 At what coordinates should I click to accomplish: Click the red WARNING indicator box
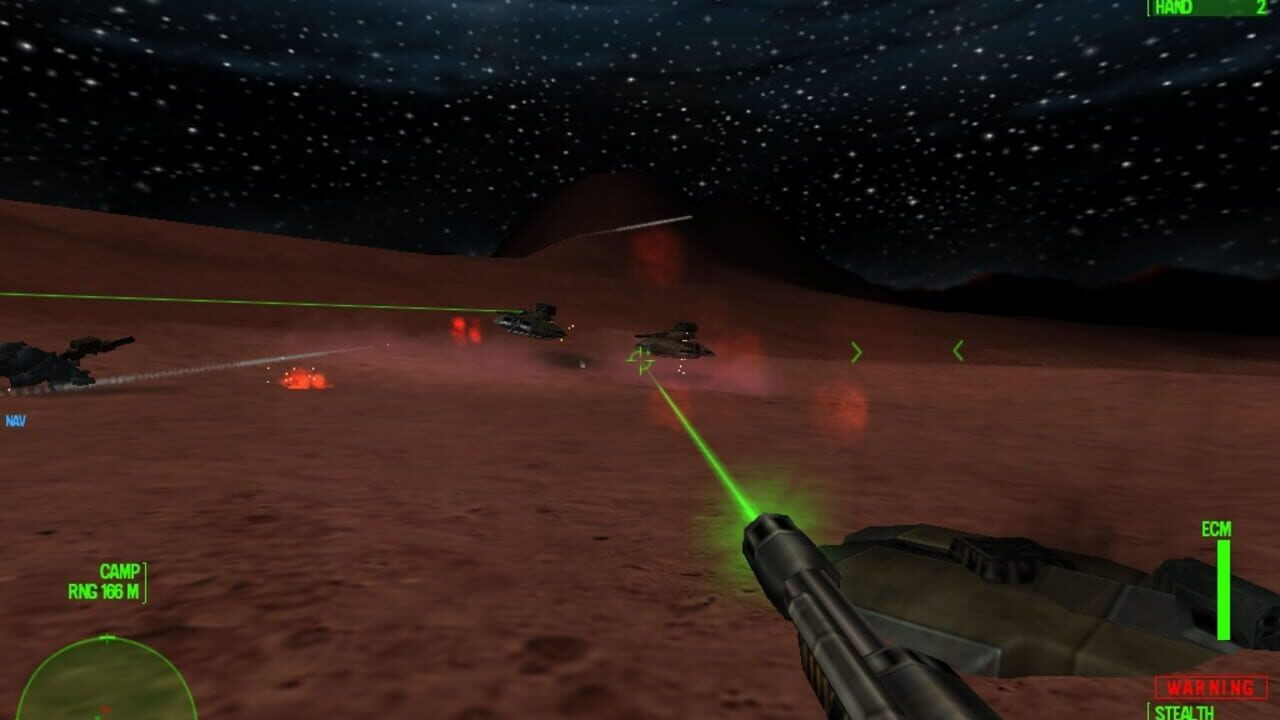click(x=1211, y=688)
